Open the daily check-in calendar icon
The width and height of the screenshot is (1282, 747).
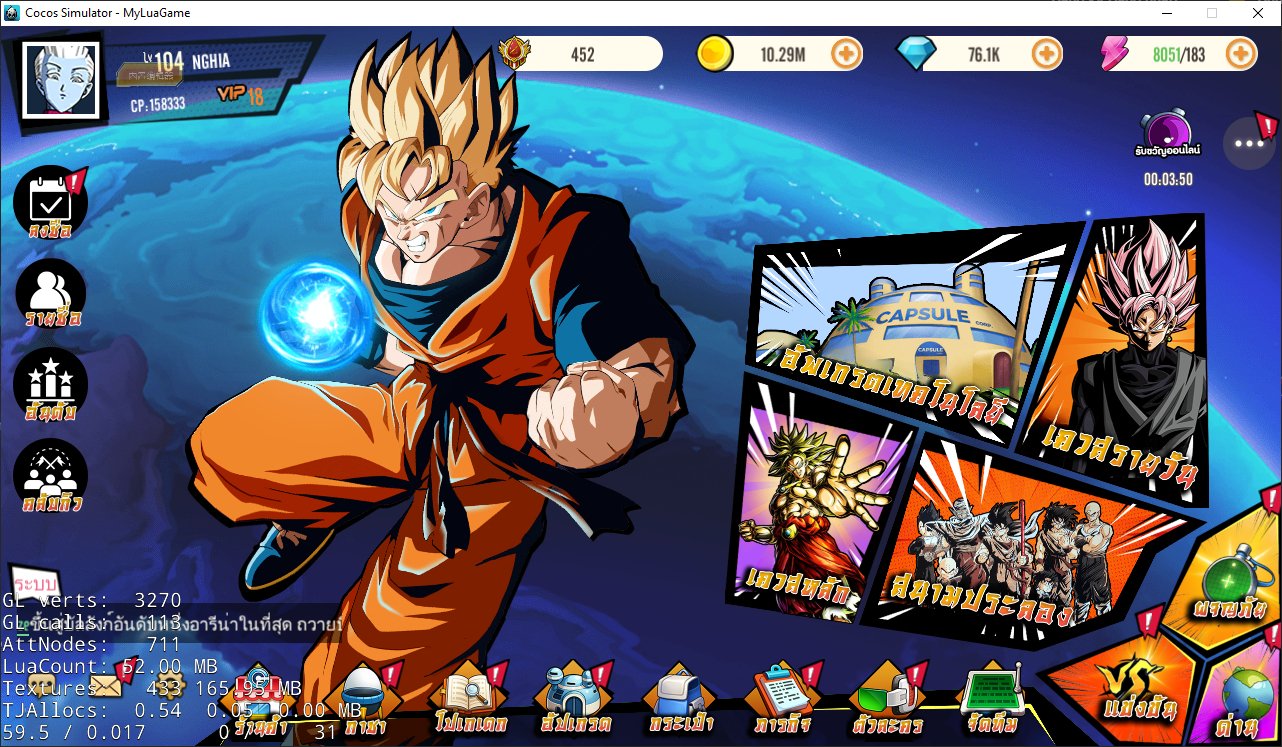50,200
